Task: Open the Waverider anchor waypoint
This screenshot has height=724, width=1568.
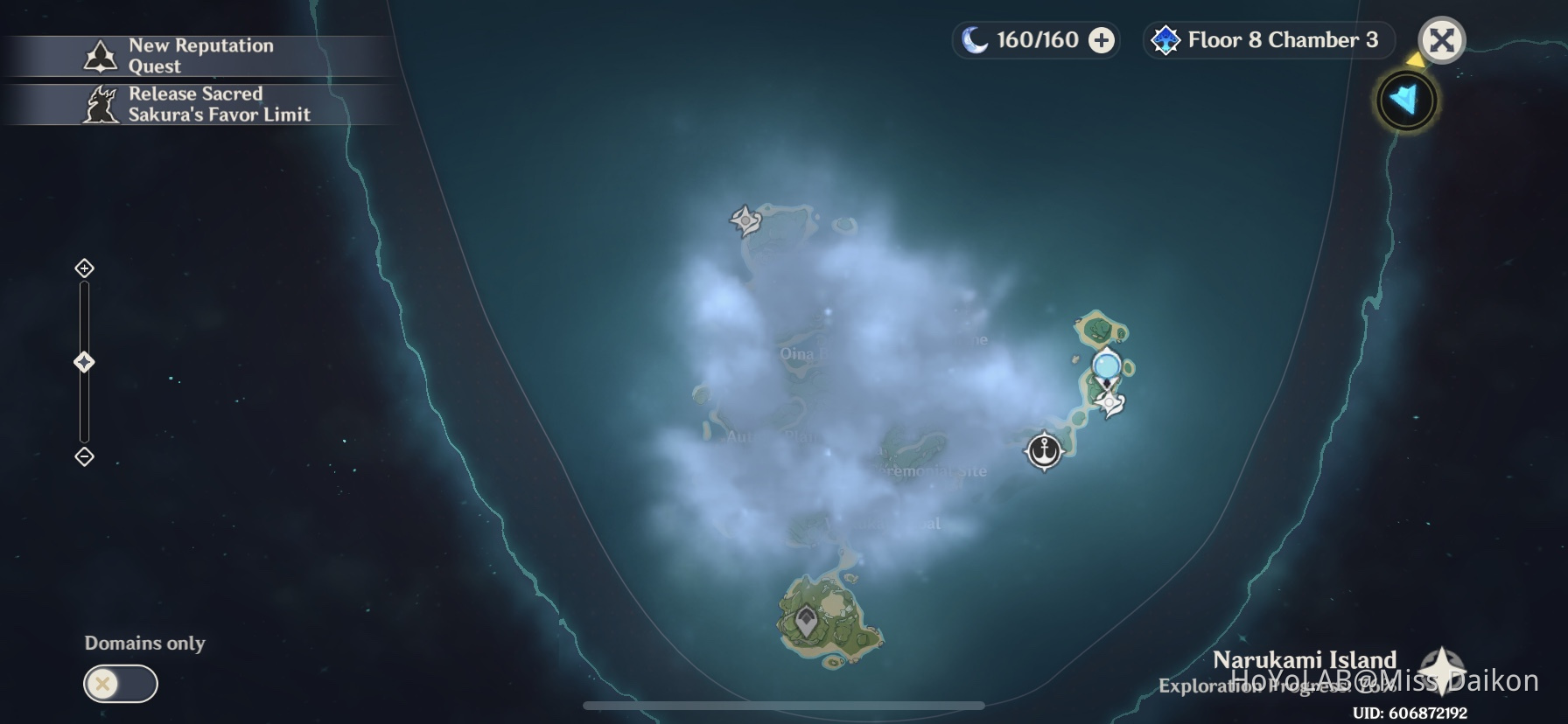Action: click(x=1043, y=452)
